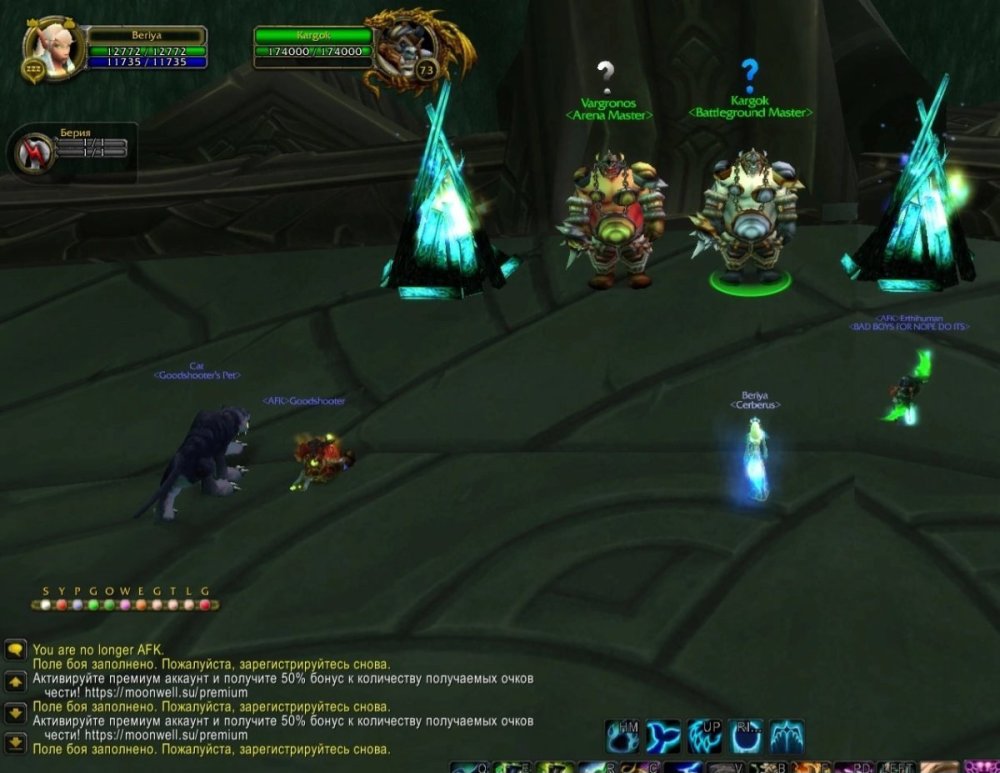The height and width of the screenshot is (773, 1000).
Task: Choose the blue P orb
Action: [x=77, y=605]
